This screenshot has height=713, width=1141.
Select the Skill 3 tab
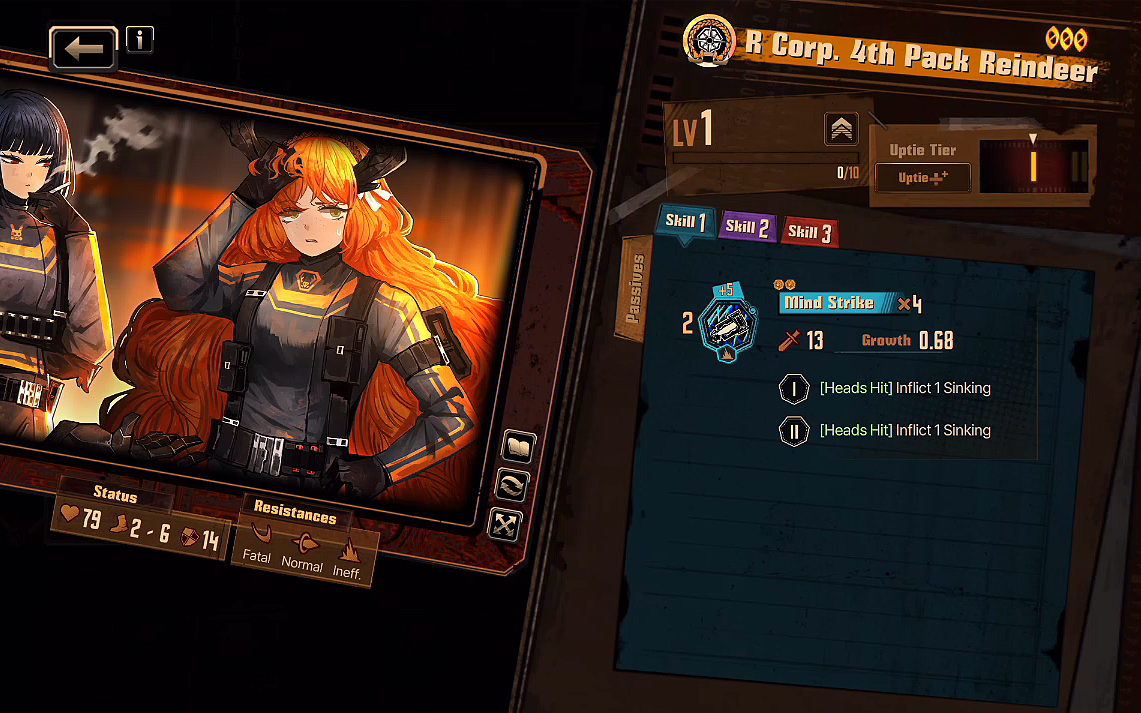[809, 232]
